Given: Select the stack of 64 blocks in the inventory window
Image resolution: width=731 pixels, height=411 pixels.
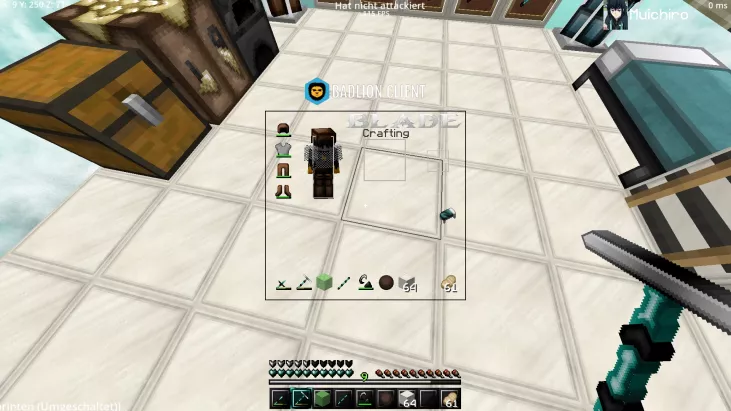Looking at the screenshot, I should coord(406,285).
